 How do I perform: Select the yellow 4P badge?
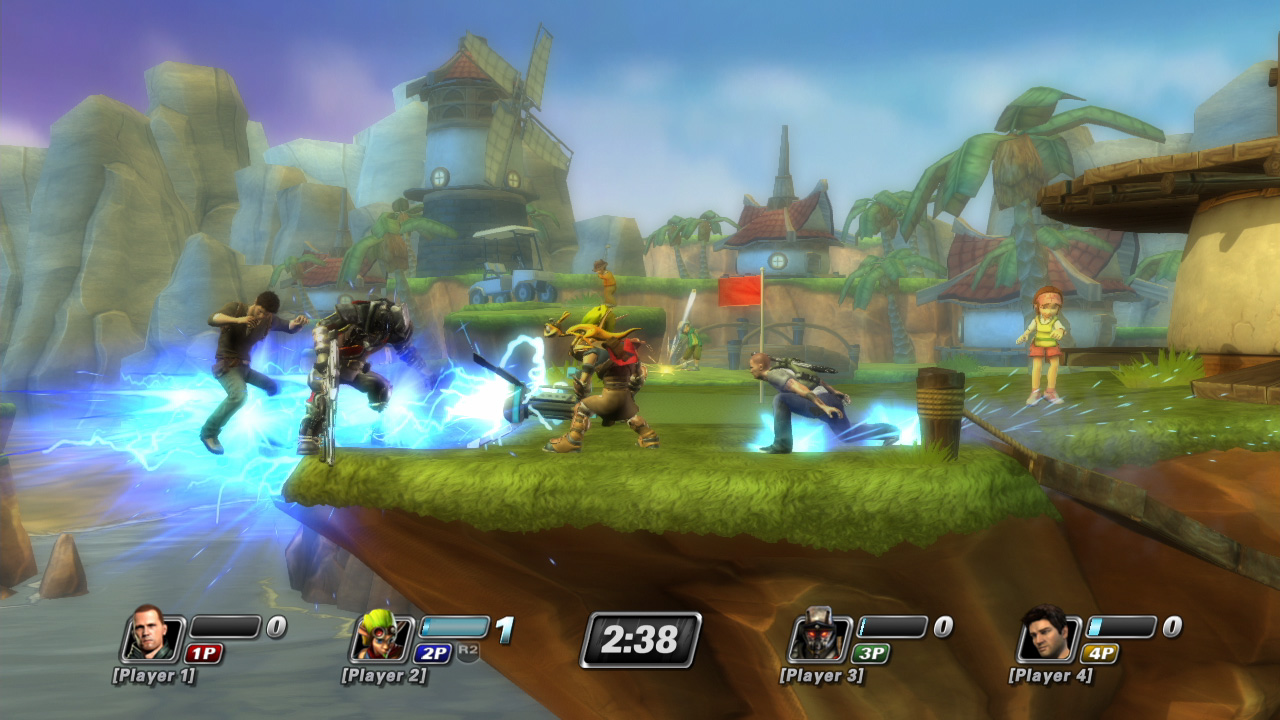tap(1100, 651)
